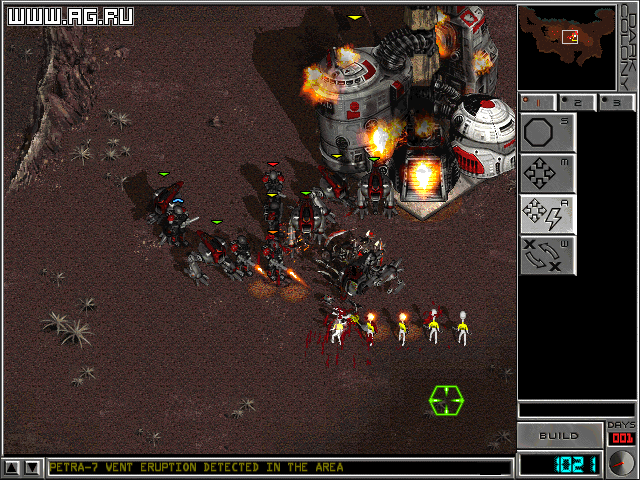The width and height of the screenshot is (640, 480).
Task: Click the round dial next to the credits
Action: tap(621, 463)
